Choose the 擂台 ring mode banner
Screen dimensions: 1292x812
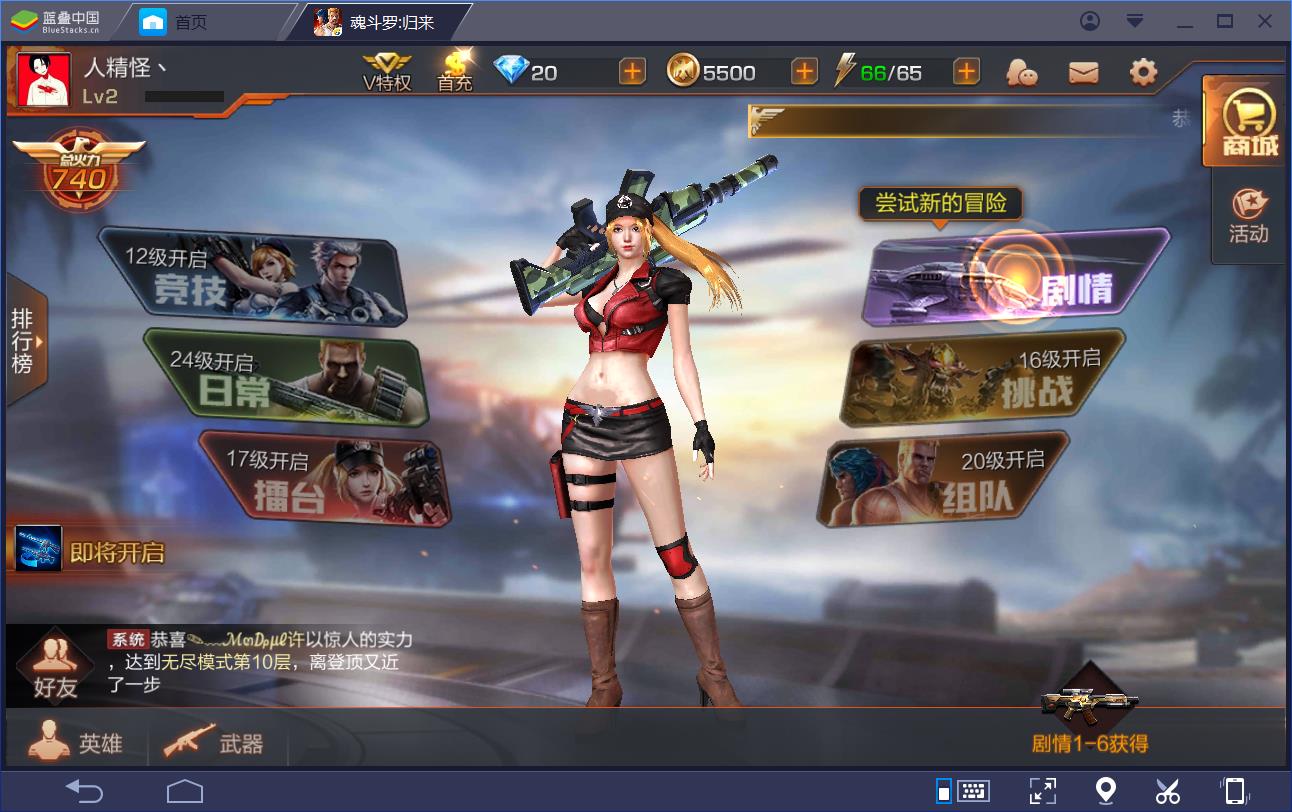pyautogui.click(x=325, y=480)
